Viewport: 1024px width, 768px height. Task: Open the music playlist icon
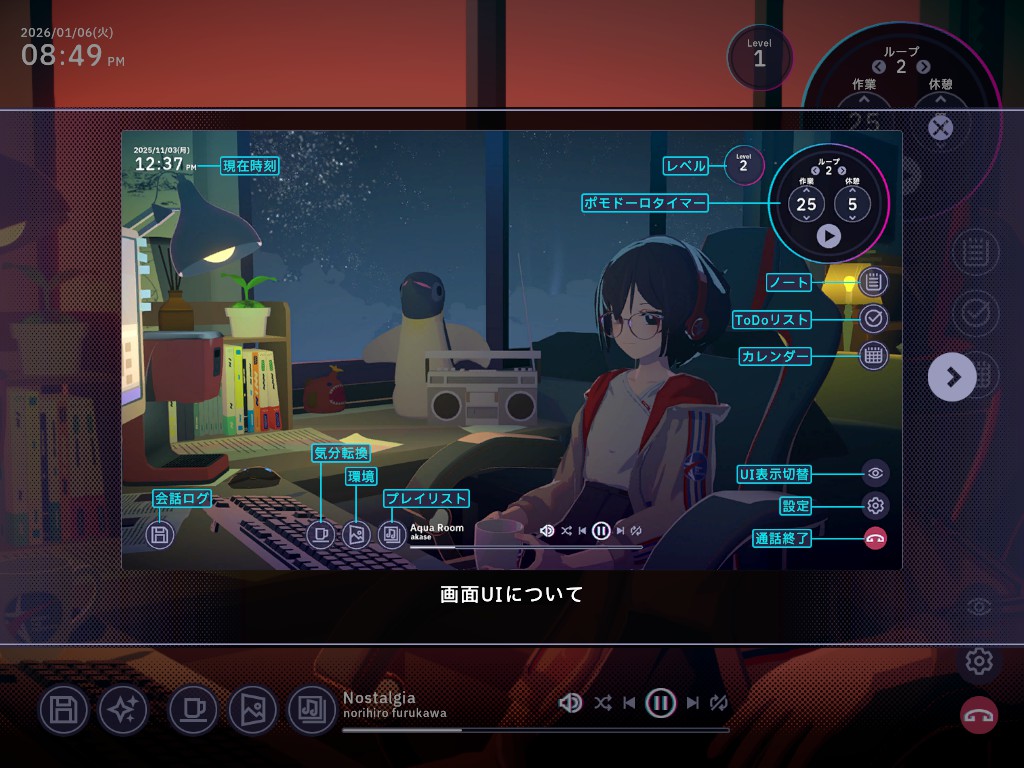click(x=312, y=710)
